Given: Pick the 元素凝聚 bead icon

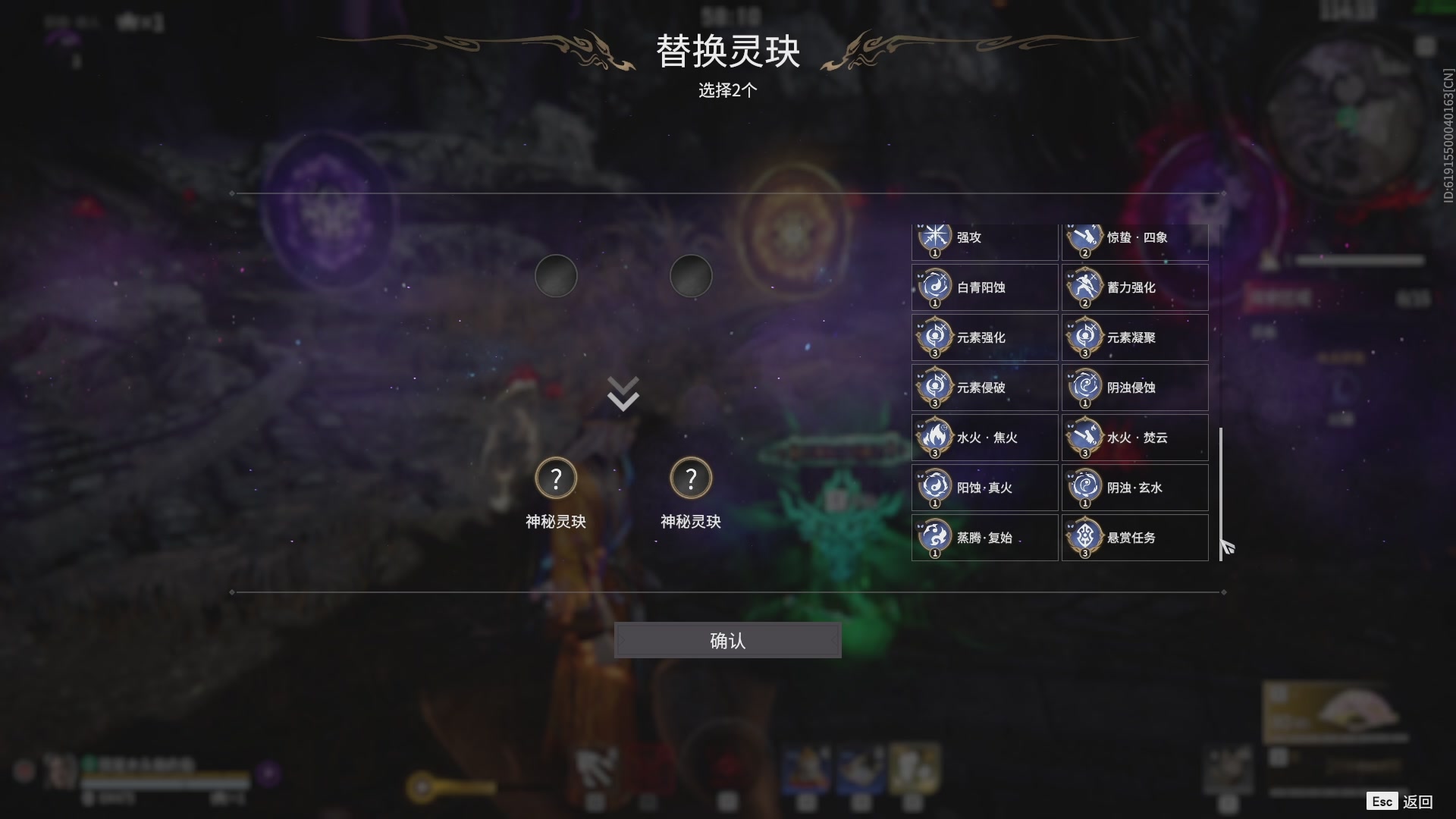Looking at the screenshot, I should (1135, 337).
